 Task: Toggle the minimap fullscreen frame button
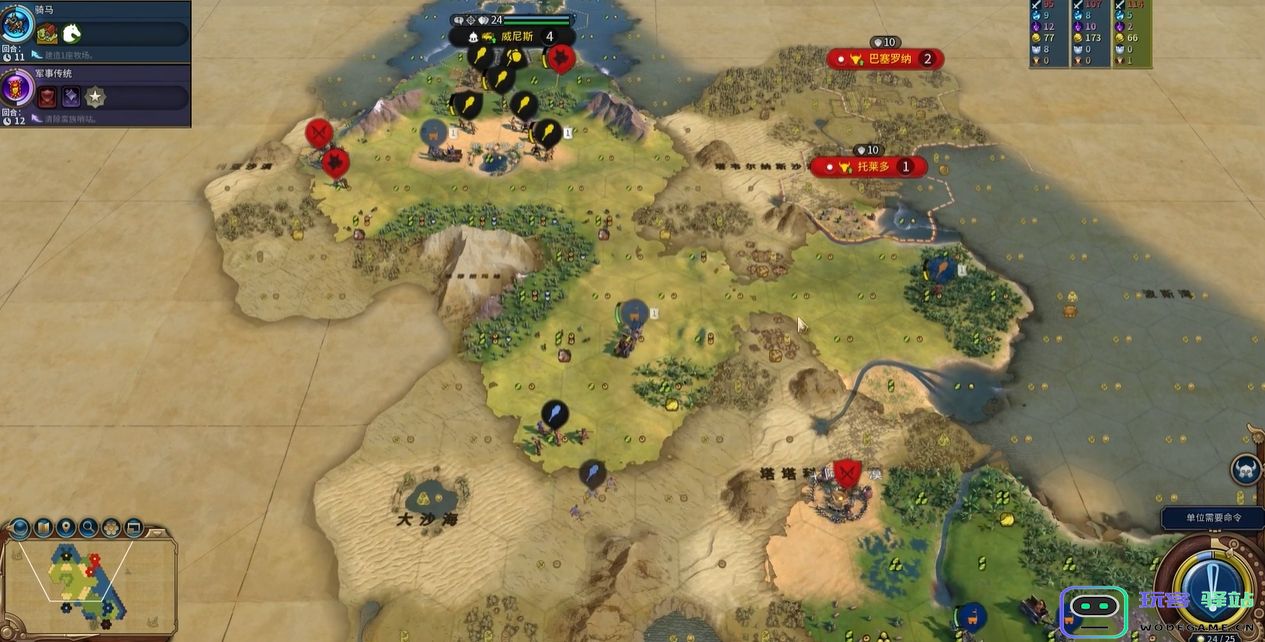[x=132, y=527]
